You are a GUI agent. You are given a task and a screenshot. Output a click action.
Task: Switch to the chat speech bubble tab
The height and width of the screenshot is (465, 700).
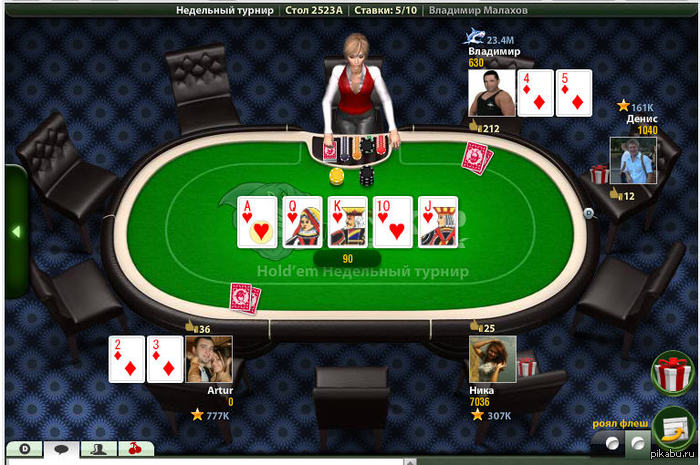tap(59, 451)
